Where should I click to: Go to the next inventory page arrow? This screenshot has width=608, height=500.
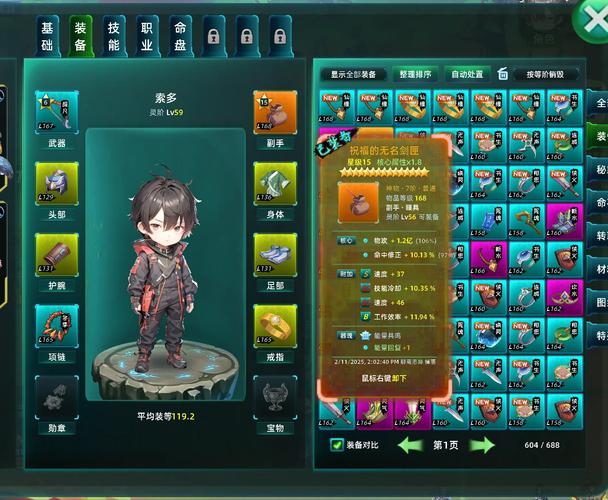tap(483, 445)
